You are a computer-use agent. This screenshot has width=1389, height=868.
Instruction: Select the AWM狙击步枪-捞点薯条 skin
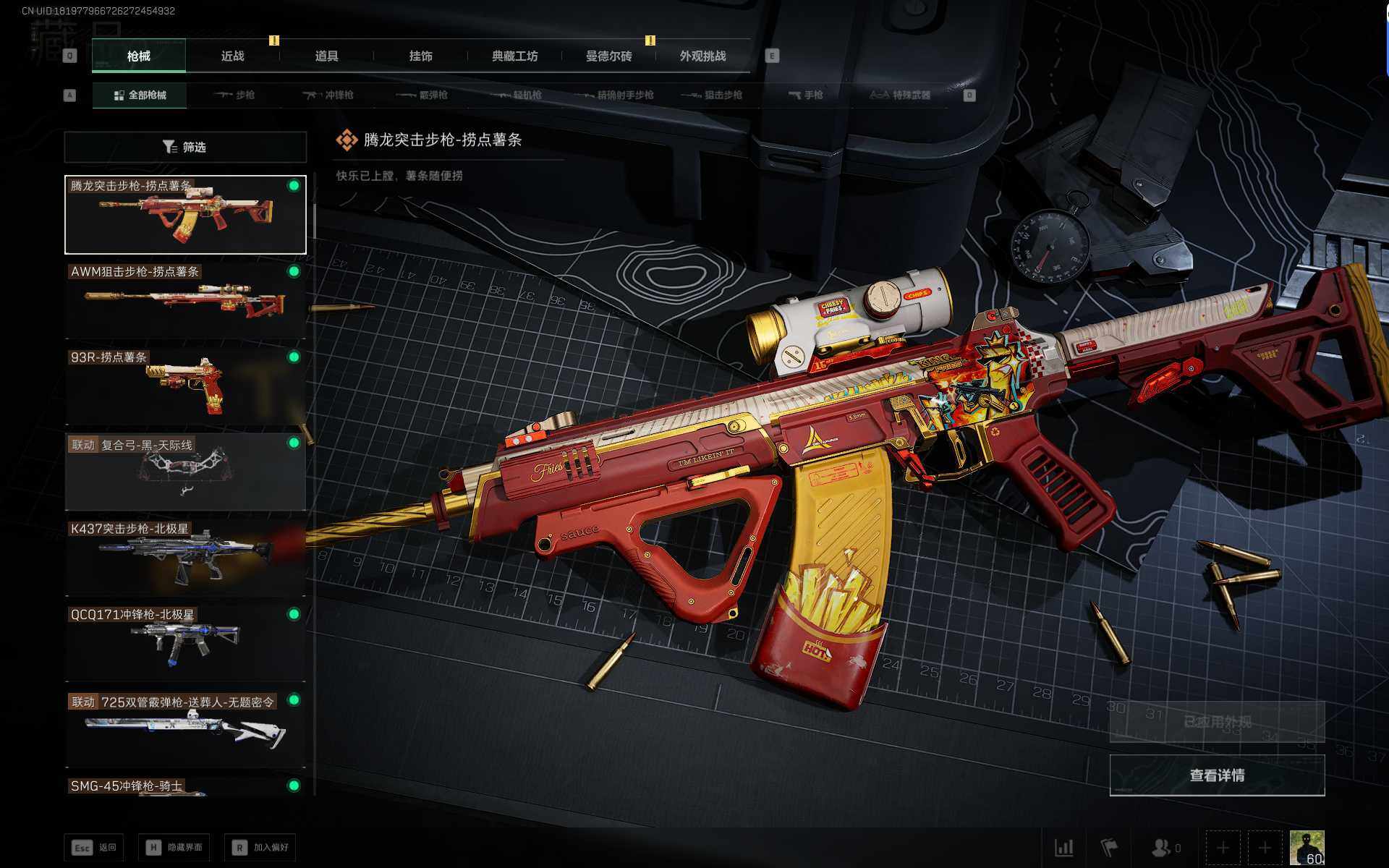pyautogui.click(x=185, y=300)
